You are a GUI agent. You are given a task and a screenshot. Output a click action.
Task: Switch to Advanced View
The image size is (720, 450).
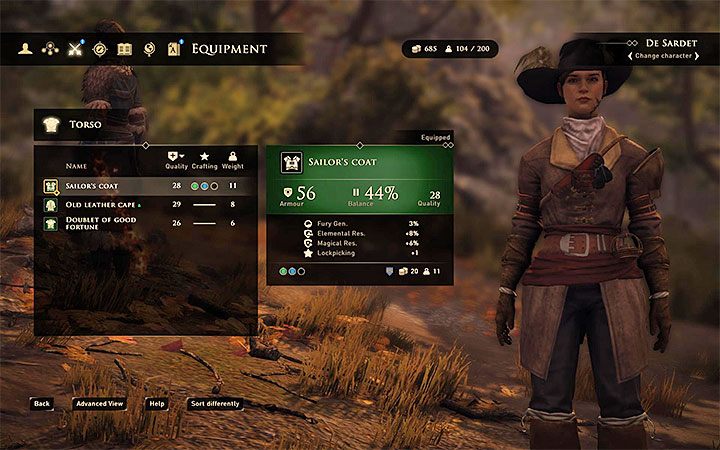(x=99, y=404)
